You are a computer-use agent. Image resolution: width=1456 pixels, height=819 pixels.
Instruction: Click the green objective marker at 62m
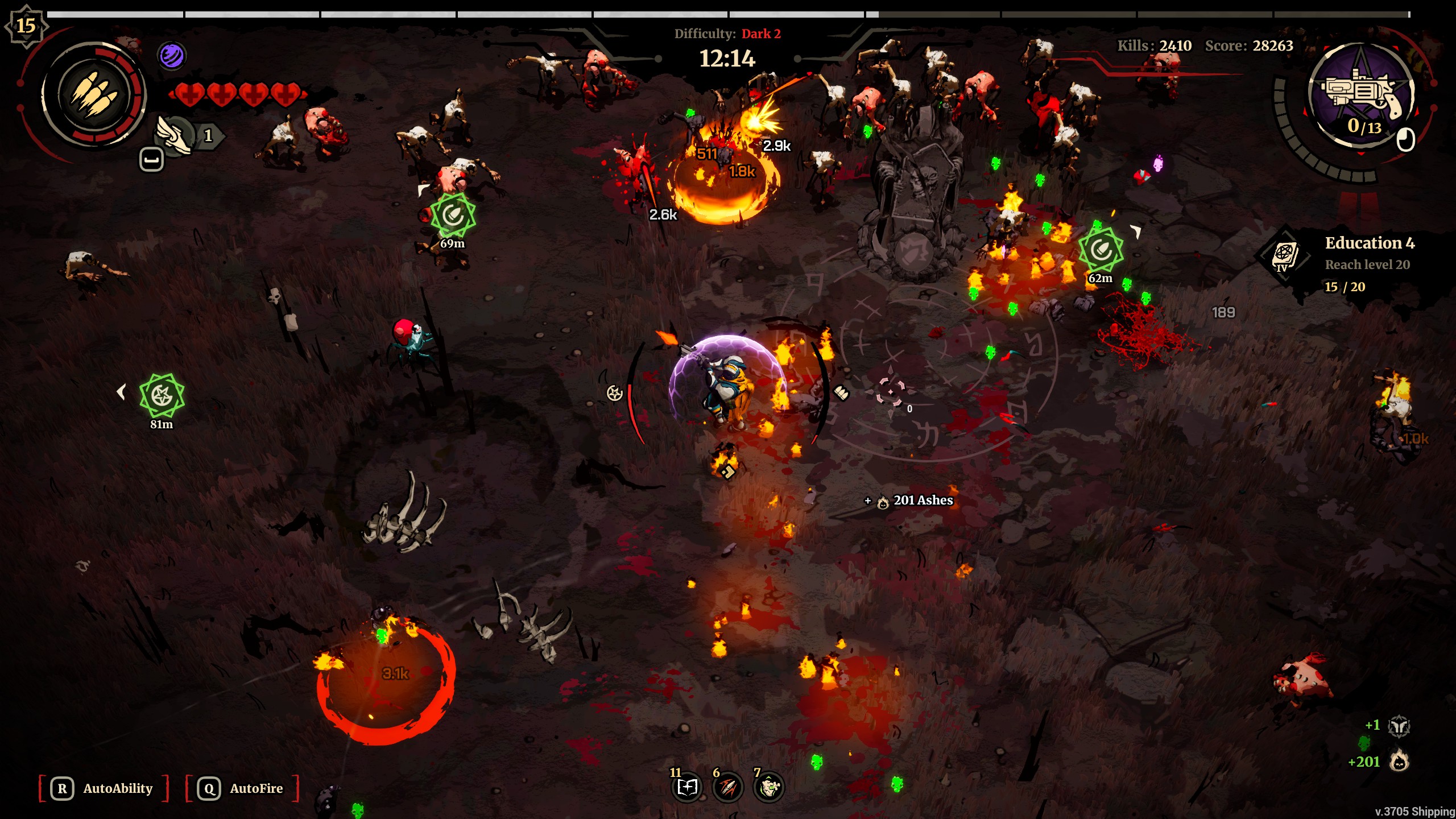pos(1101,250)
